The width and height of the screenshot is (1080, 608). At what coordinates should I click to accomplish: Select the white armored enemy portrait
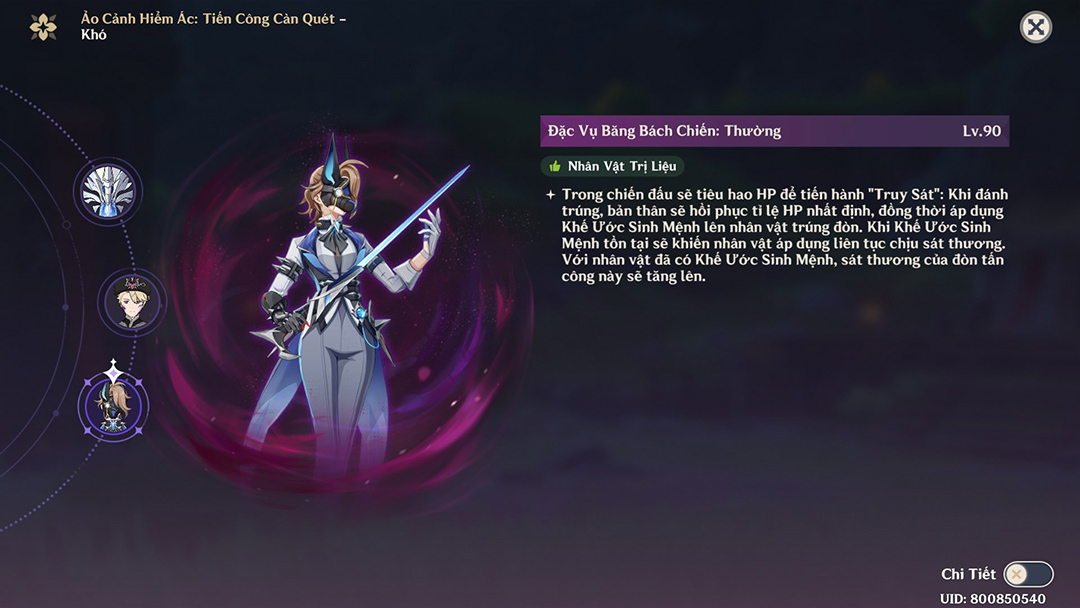pyautogui.click(x=108, y=191)
